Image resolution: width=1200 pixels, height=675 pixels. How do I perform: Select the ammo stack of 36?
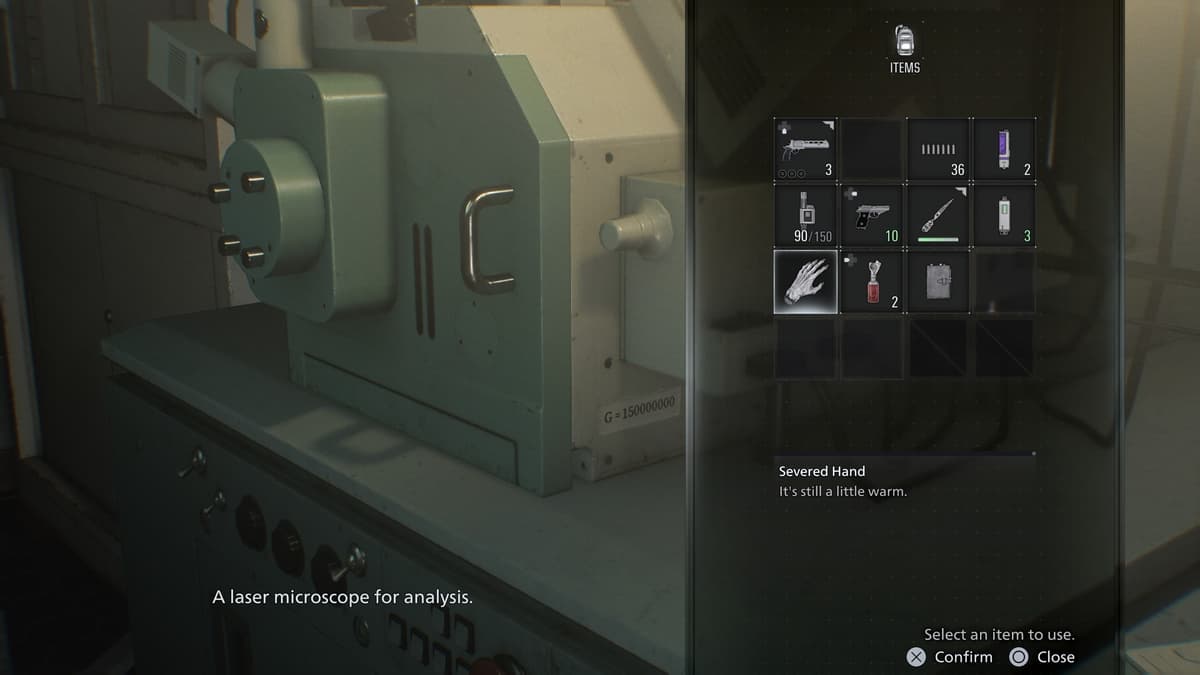tap(939, 150)
